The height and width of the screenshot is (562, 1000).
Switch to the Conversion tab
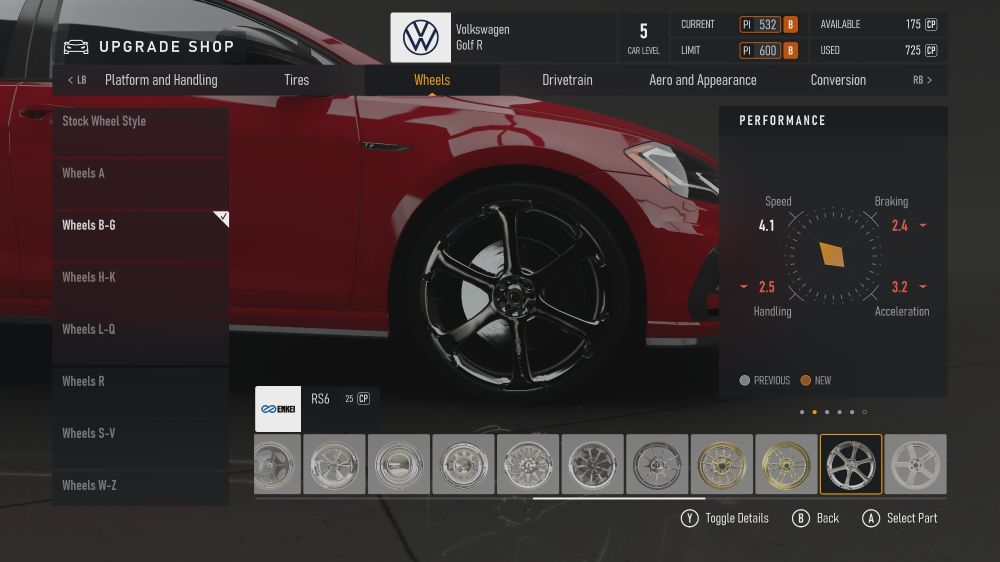(x=838, y=80)
